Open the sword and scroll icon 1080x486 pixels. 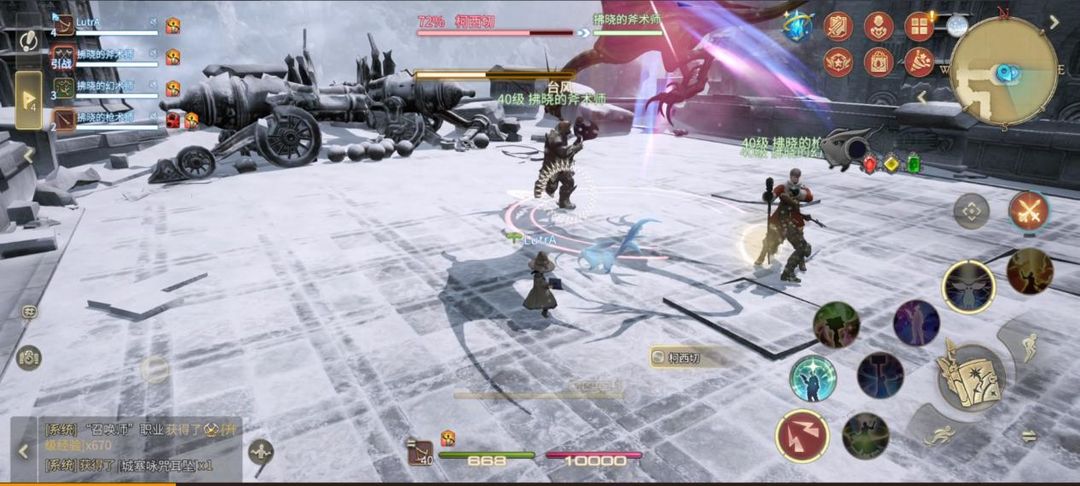coord(838,26)
